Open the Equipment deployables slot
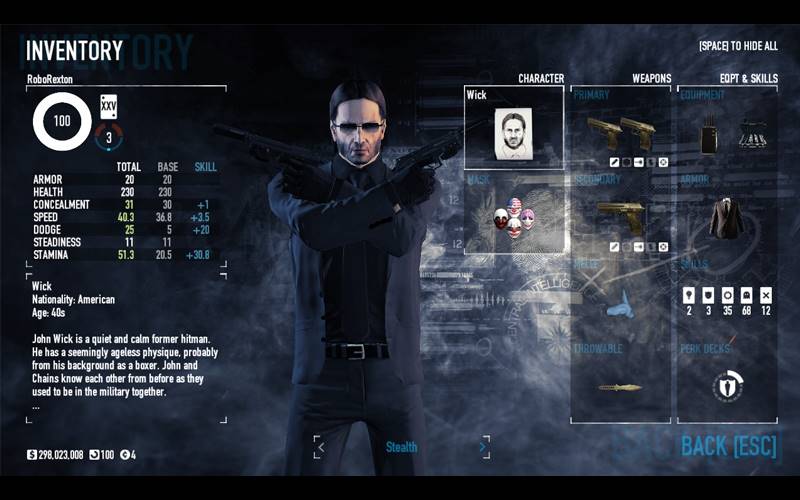Viewport: 800px width, 500px height. (x=727, y=130)
